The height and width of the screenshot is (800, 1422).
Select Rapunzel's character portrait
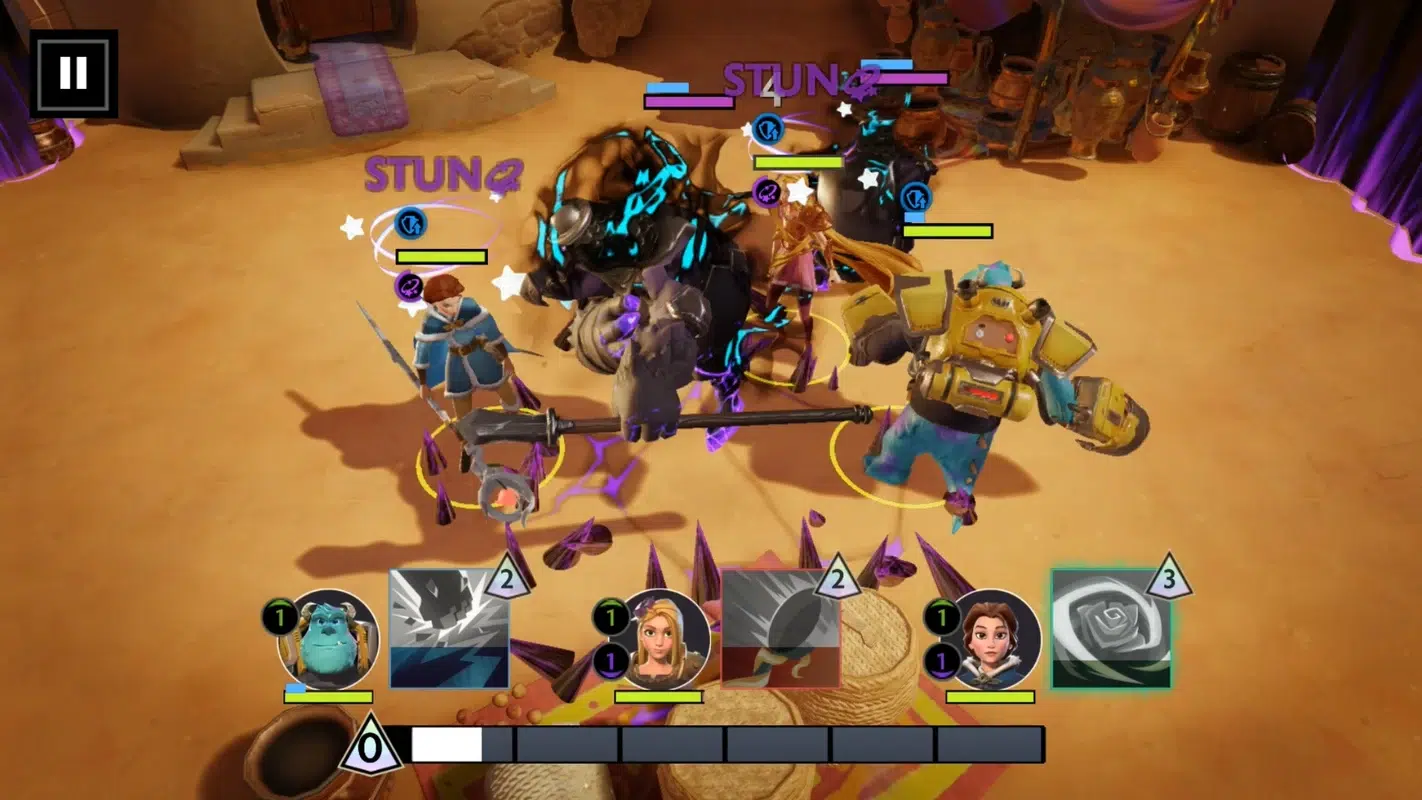[660, 640]
